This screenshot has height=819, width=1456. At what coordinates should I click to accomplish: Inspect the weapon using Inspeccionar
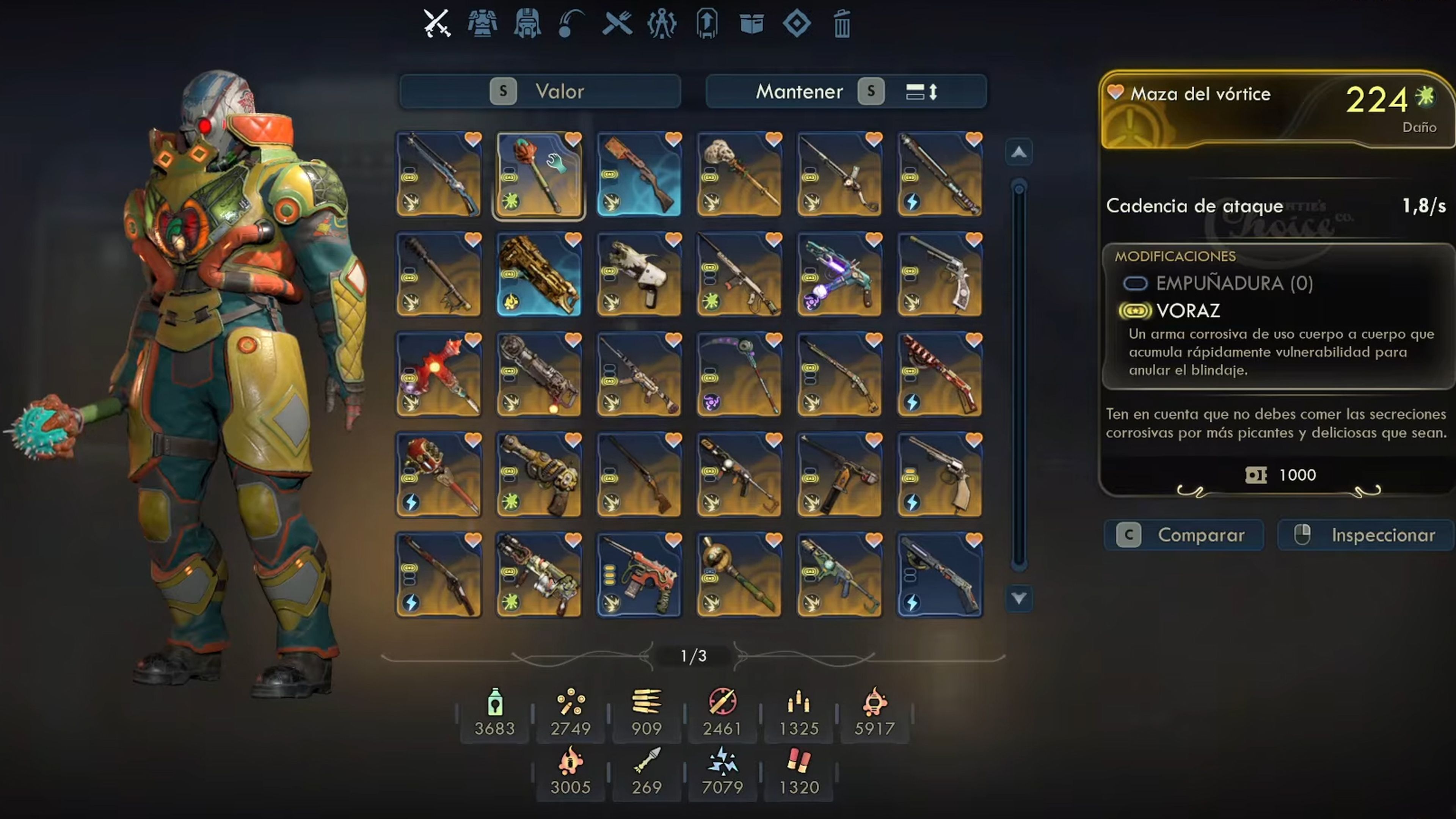1365,535
